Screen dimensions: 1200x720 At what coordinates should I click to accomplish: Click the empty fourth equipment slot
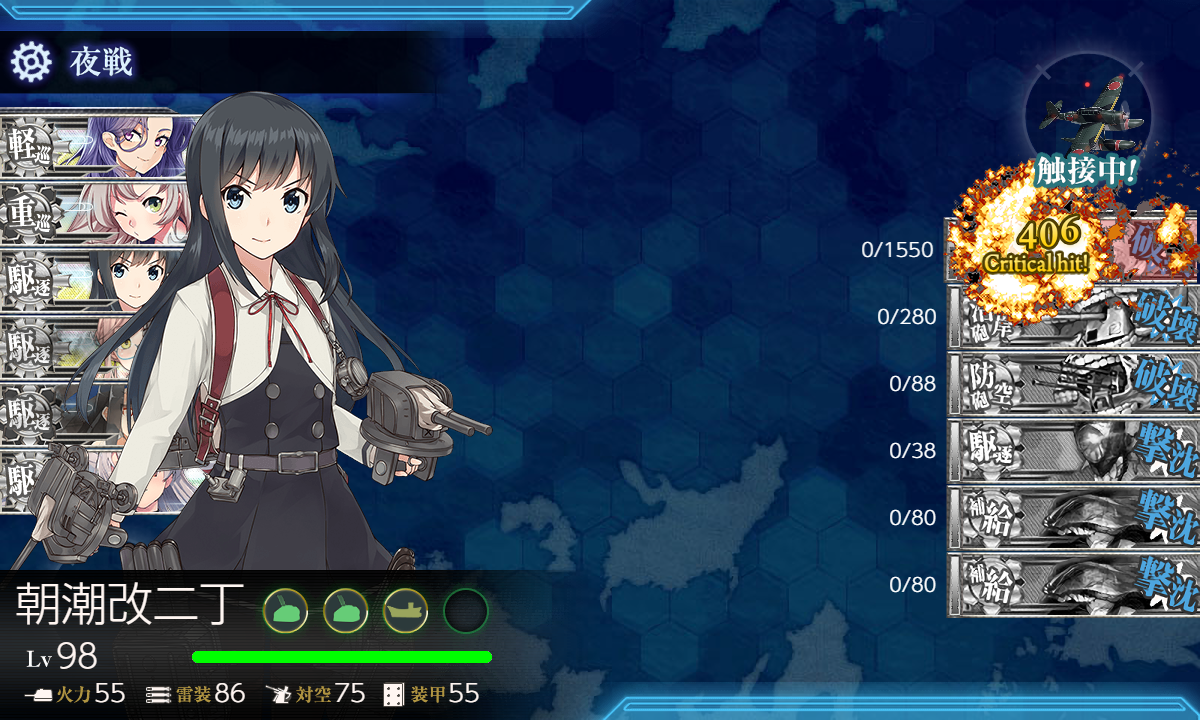click(x=465, y=610)
